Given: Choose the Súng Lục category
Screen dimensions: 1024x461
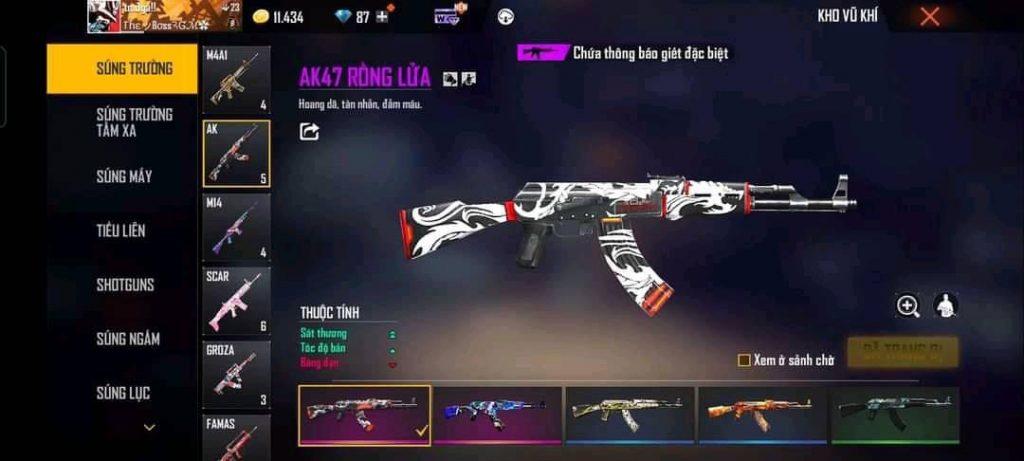Looking at the screenshot, I should (123, 393).
